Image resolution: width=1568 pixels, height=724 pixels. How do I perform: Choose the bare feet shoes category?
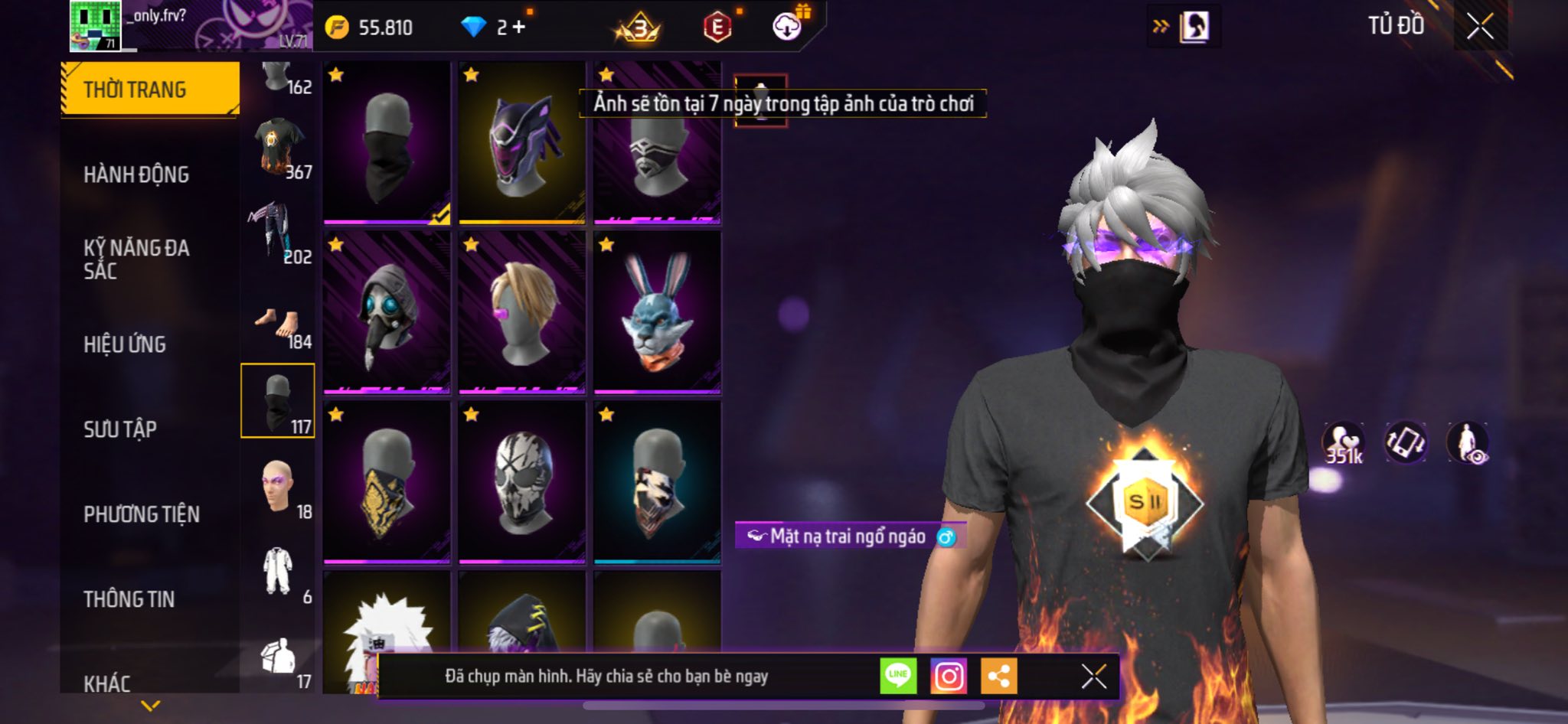click(x=277, y=324)
